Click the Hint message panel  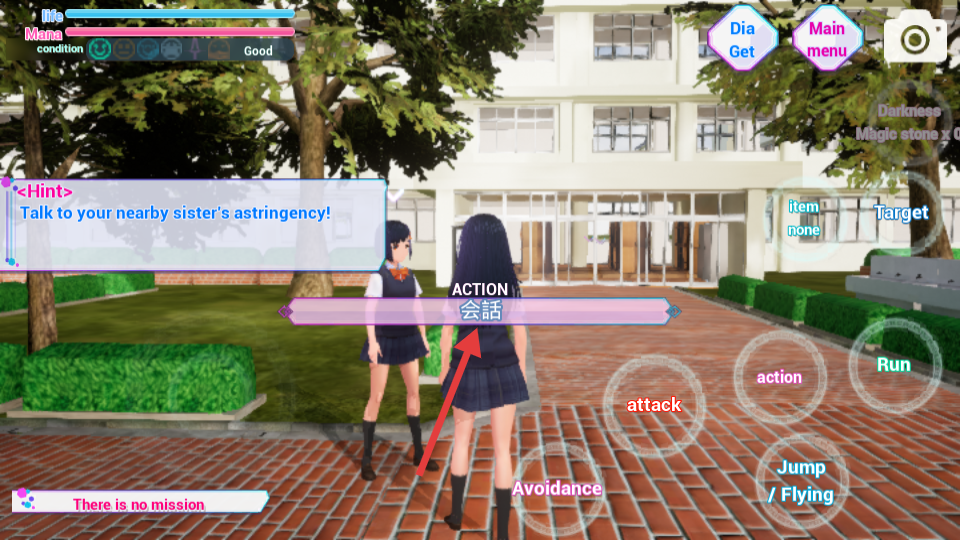tap(196, 224)
